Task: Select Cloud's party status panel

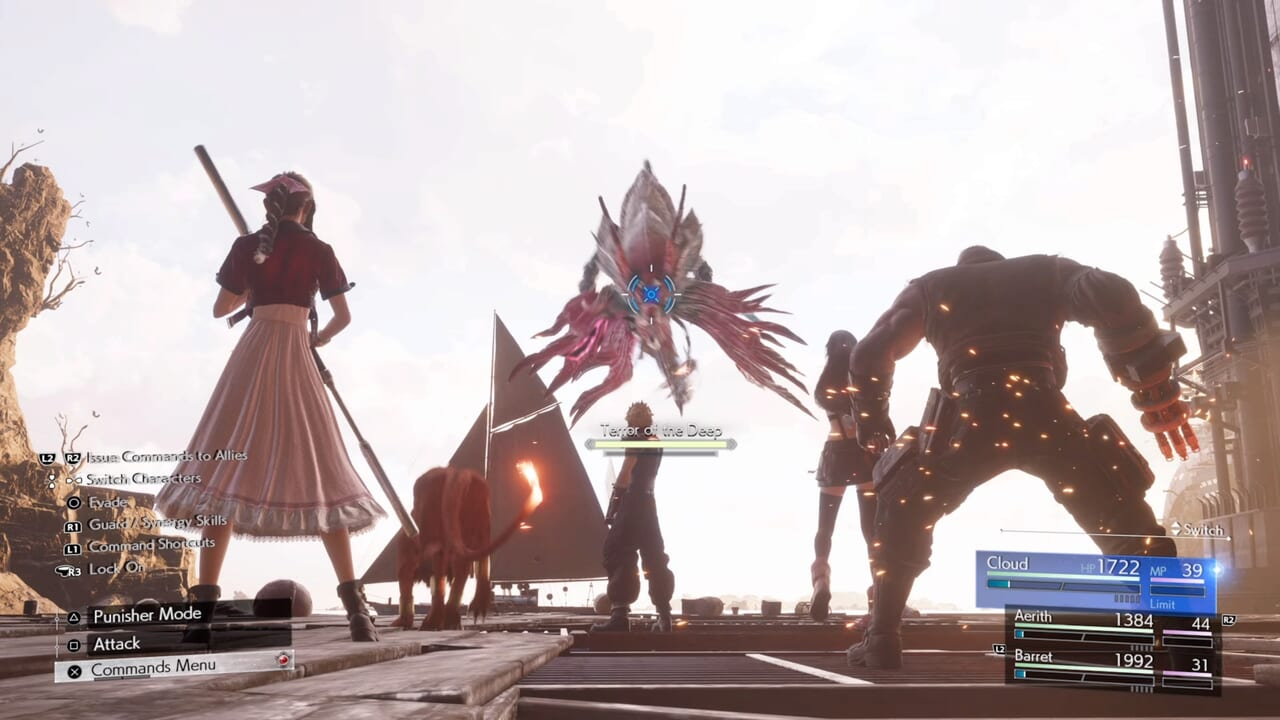Action: (1094, 579)
